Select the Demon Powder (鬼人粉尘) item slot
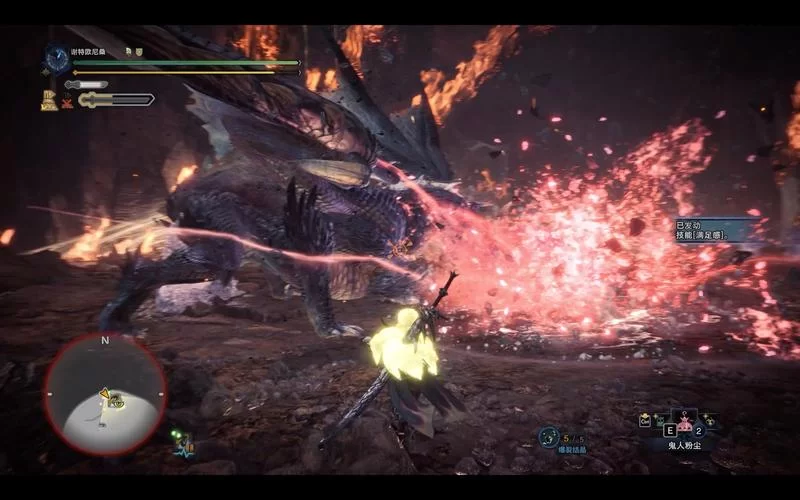Image resolution: width=800 pixels, height=500 pixels. (684, 420)
